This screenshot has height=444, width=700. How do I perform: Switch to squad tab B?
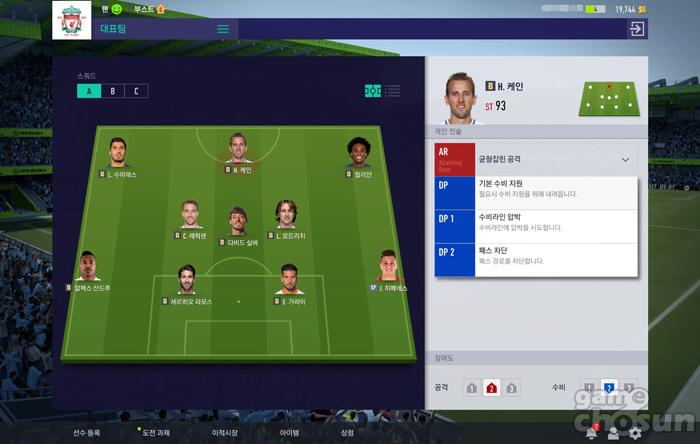(x=112, y=91)
